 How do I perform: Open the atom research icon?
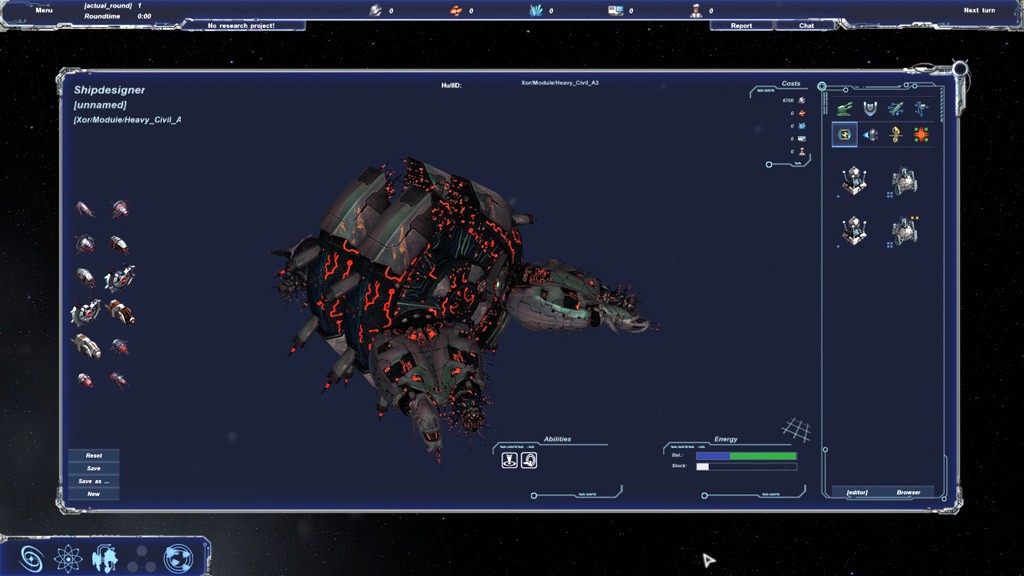pos(67,558)
